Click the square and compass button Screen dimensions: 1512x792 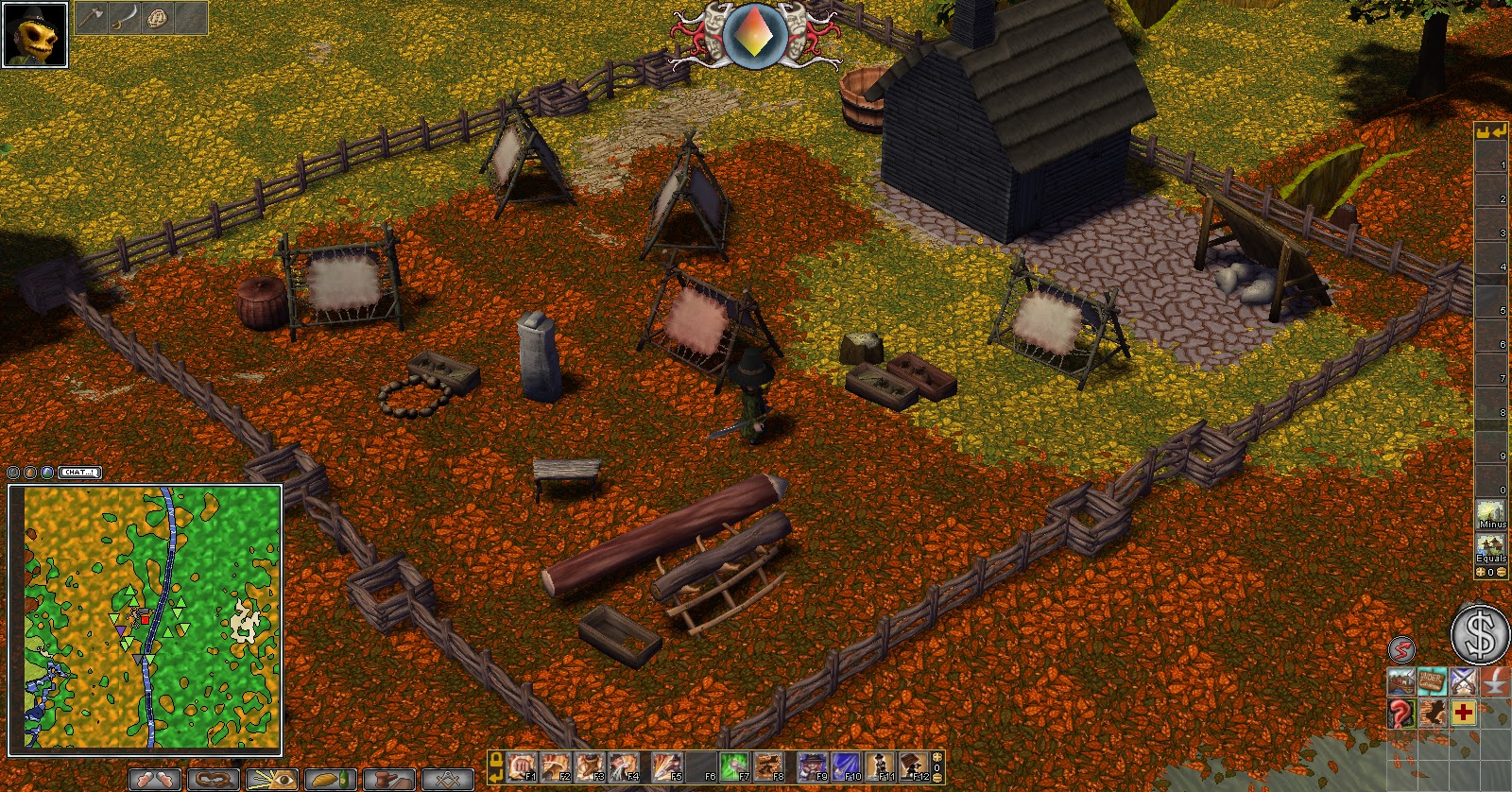(x=447, y=780)
